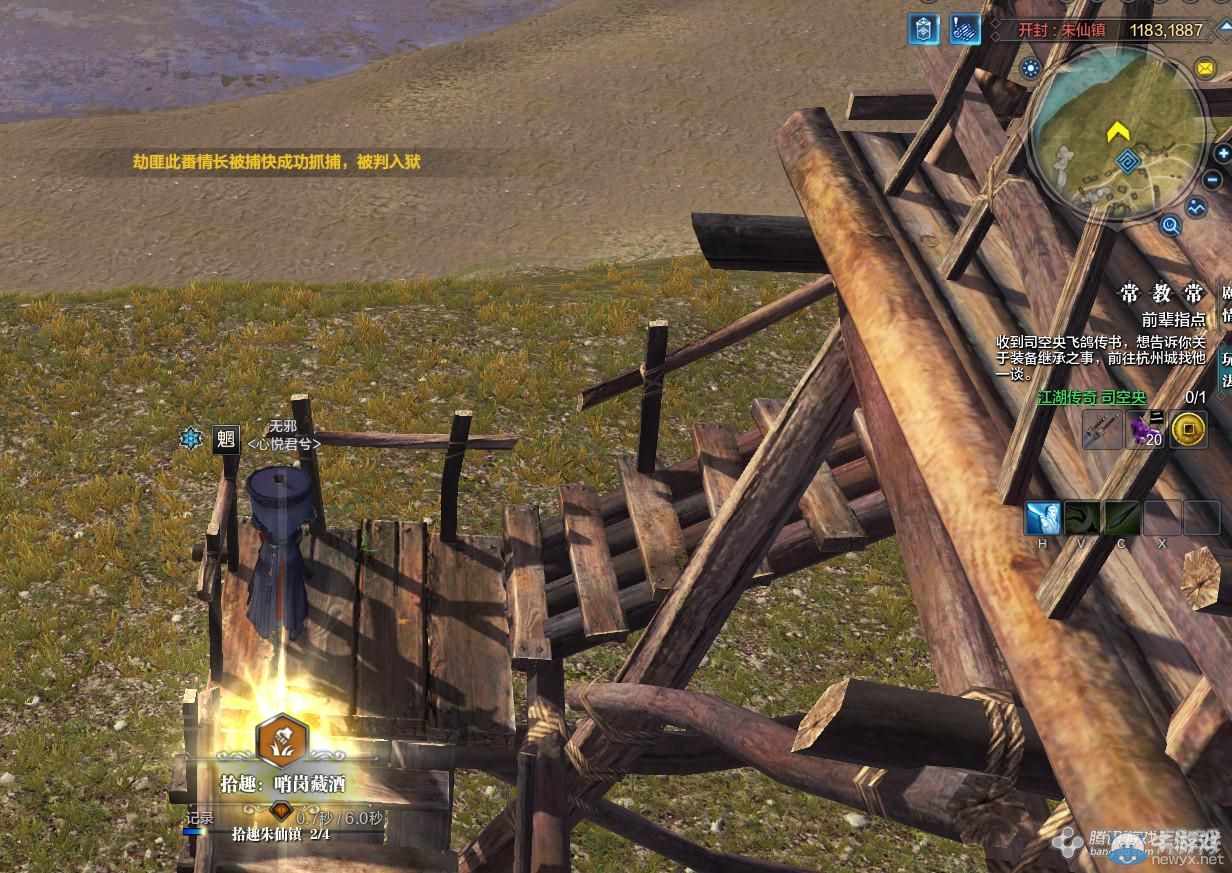Activate the green dart skill on C
Viewport: 1232px width, 873px height.
(1122, 518)
